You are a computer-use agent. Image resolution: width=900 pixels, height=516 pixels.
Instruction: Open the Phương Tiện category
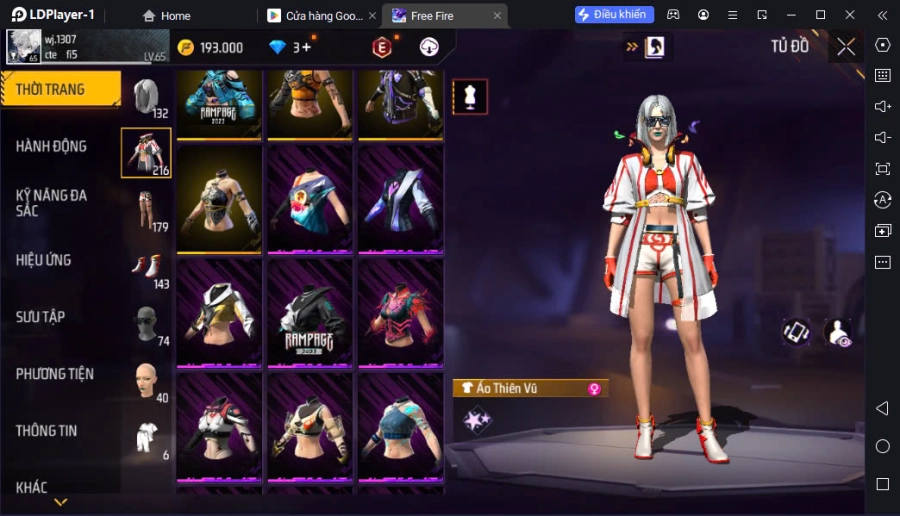point(55,374)
